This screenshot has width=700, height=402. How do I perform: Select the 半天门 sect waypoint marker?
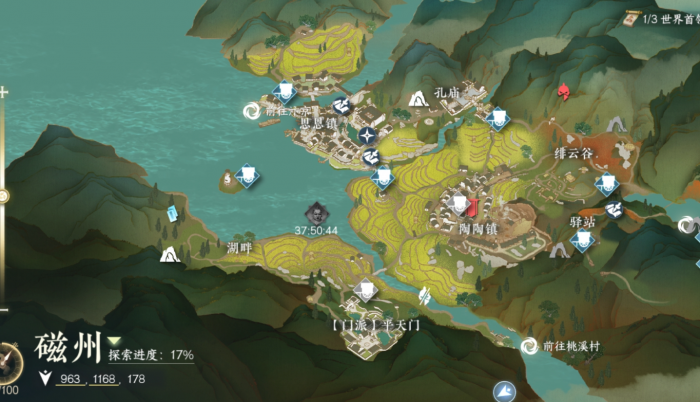coord(366,292)
